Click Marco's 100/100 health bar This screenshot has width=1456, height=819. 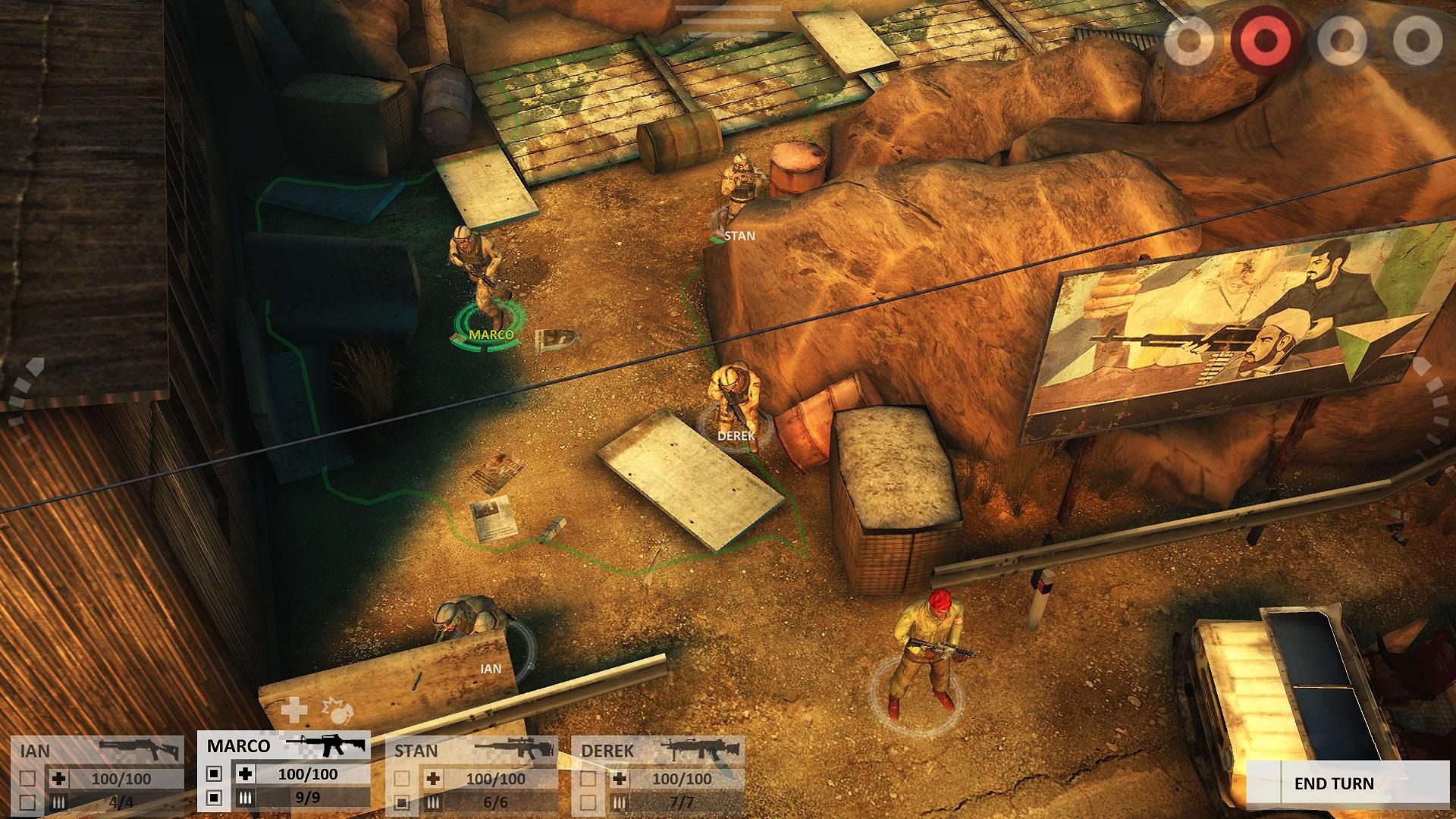click(308, 774)
